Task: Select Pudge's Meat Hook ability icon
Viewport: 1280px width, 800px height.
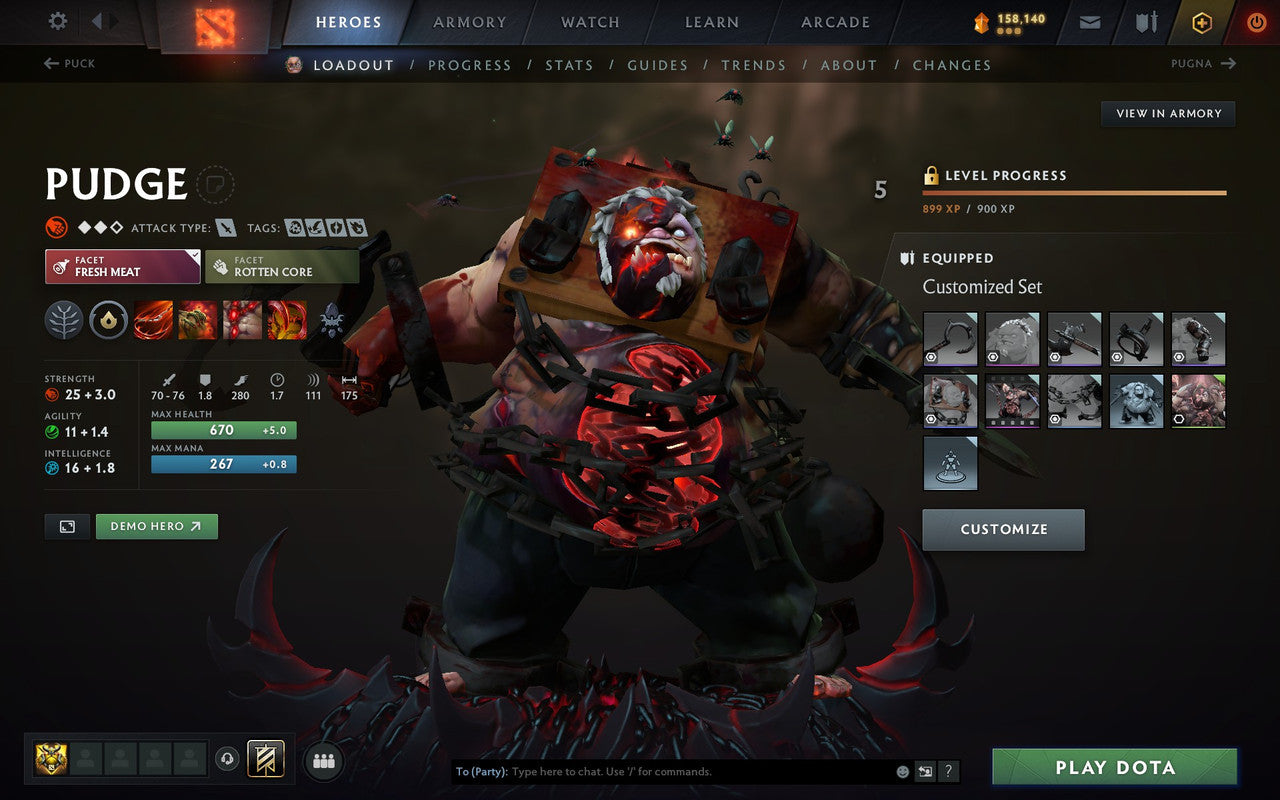Action: [153, 320]
